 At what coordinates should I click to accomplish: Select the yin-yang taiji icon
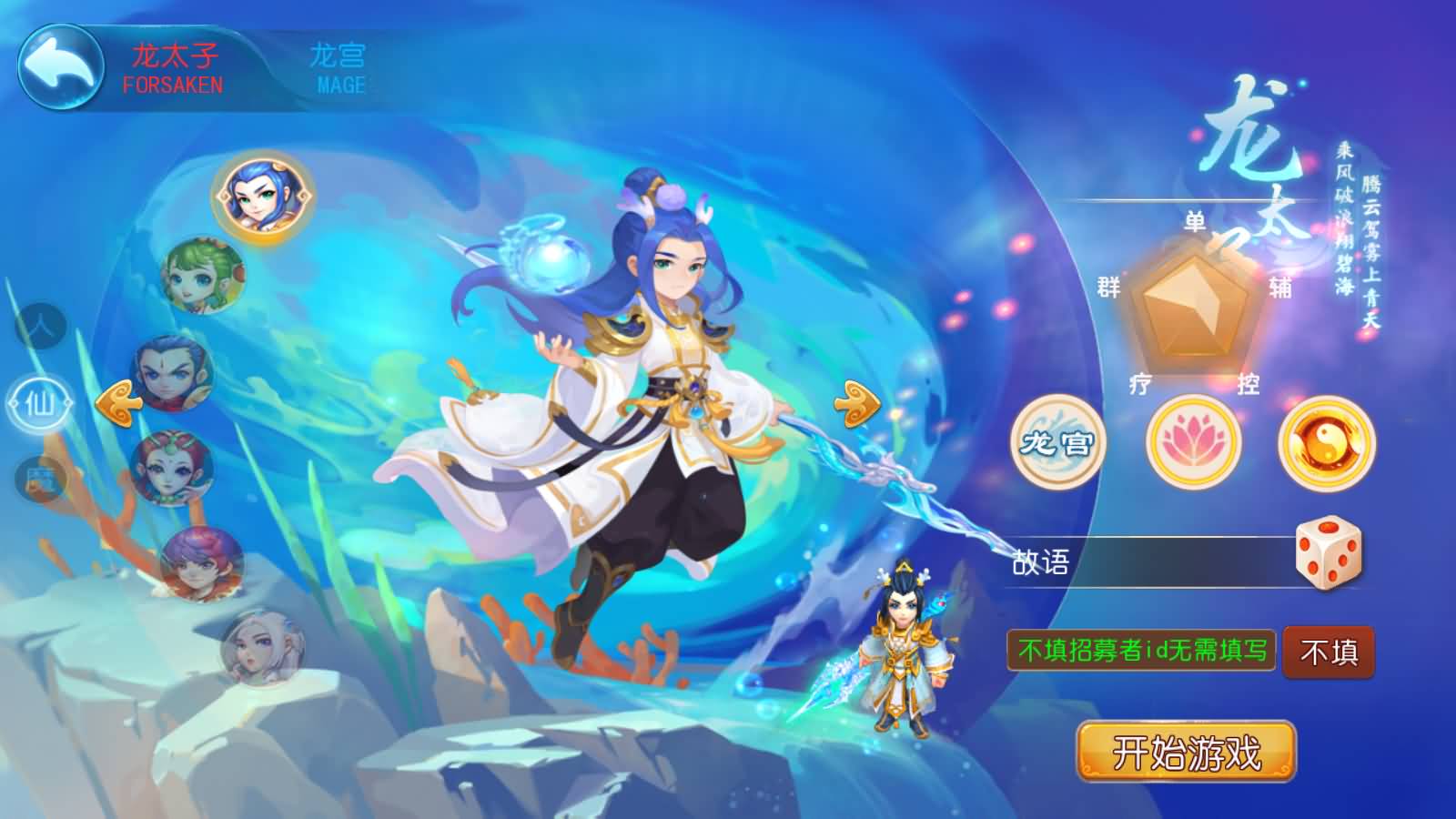tap(1326, 443)
